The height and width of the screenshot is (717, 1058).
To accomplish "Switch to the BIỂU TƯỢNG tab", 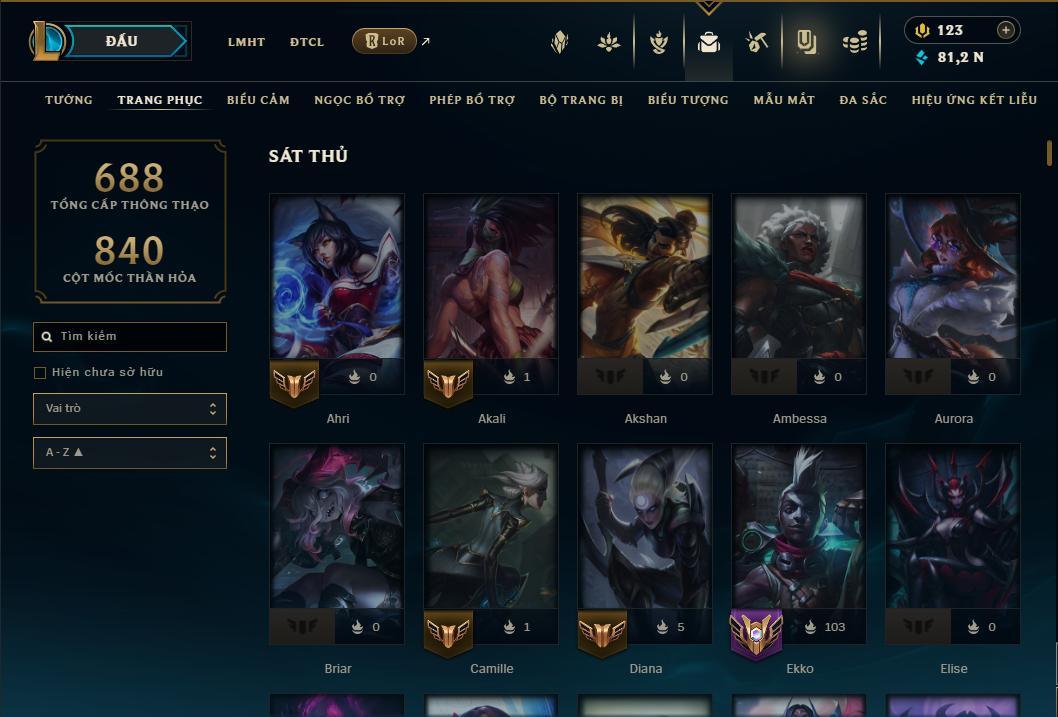I will (688, 100).
